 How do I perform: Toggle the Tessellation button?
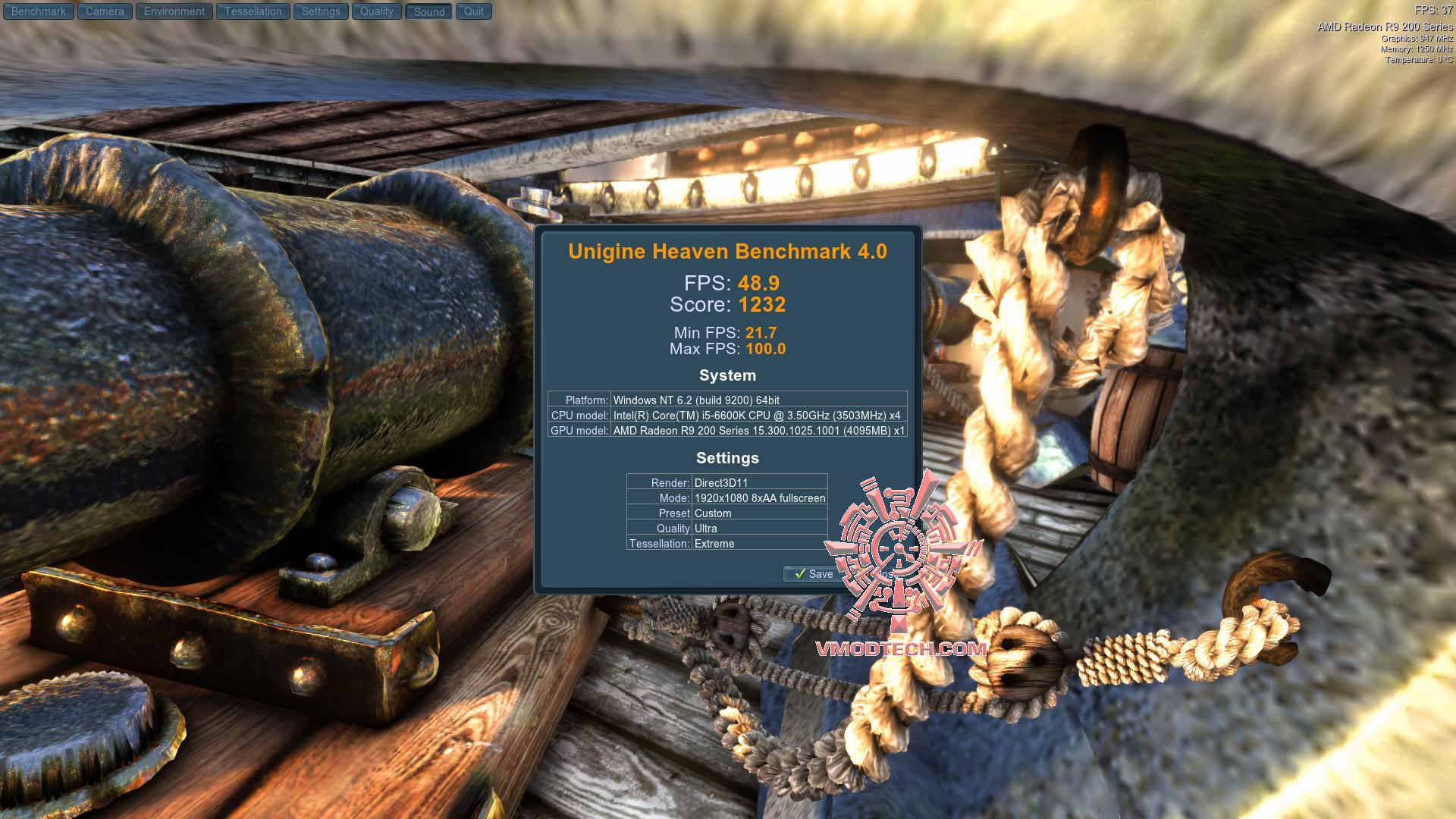point(253,11)
